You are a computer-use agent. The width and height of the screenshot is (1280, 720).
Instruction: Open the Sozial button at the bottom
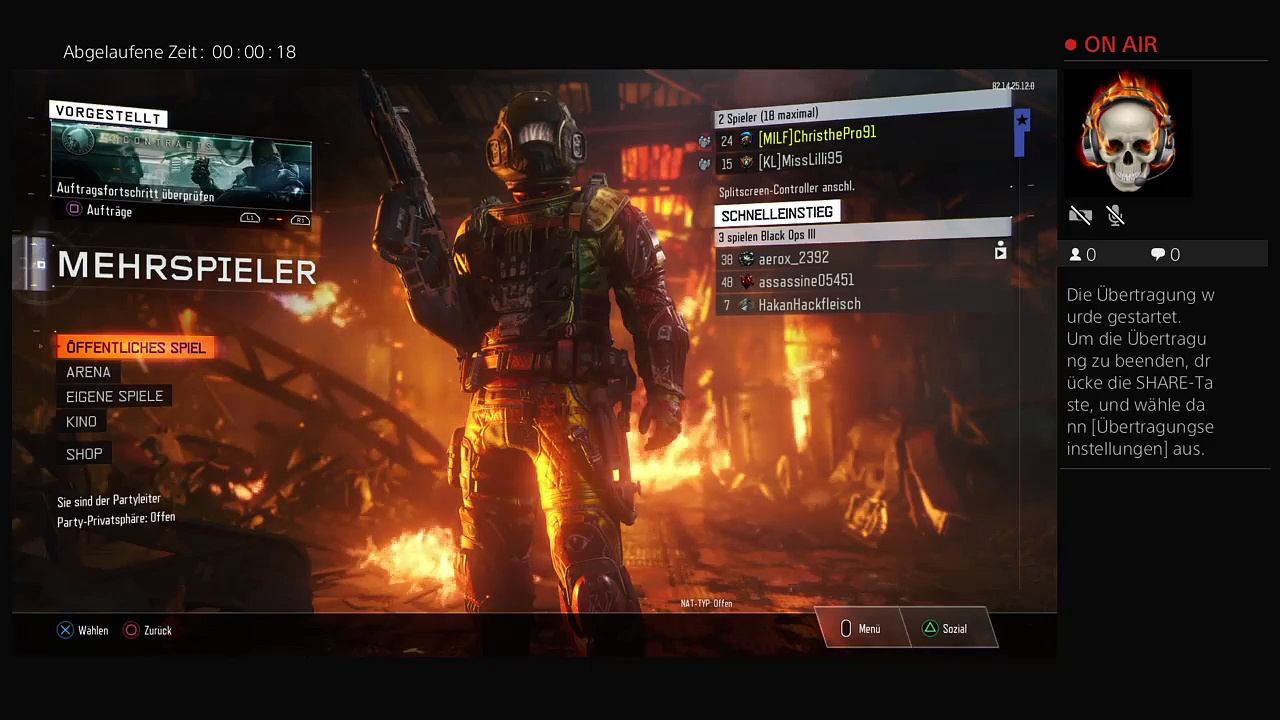tap(945, 629)
